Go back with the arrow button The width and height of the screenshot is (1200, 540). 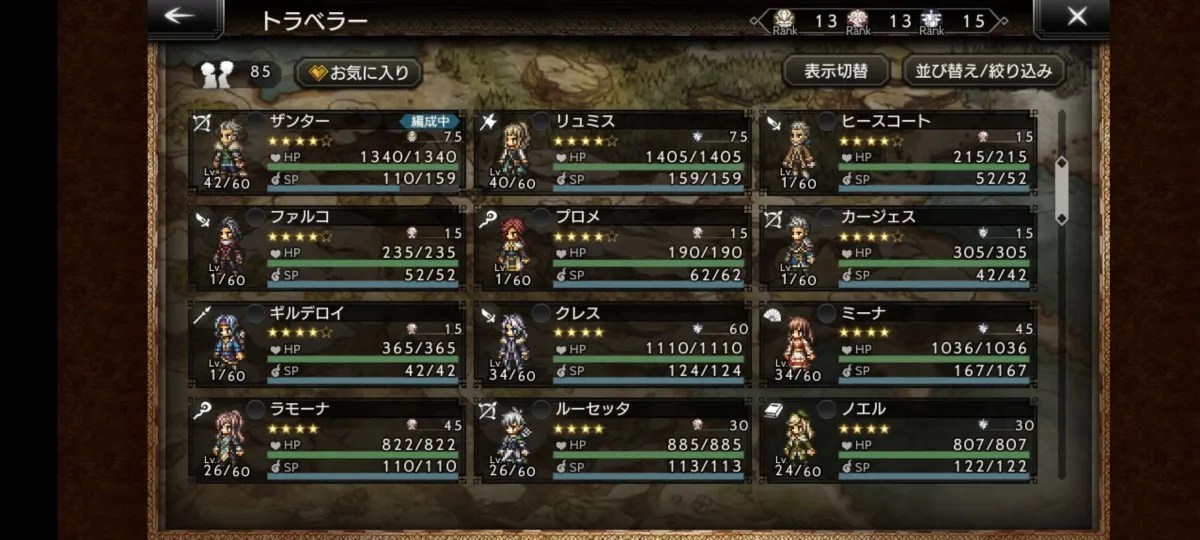181,17
